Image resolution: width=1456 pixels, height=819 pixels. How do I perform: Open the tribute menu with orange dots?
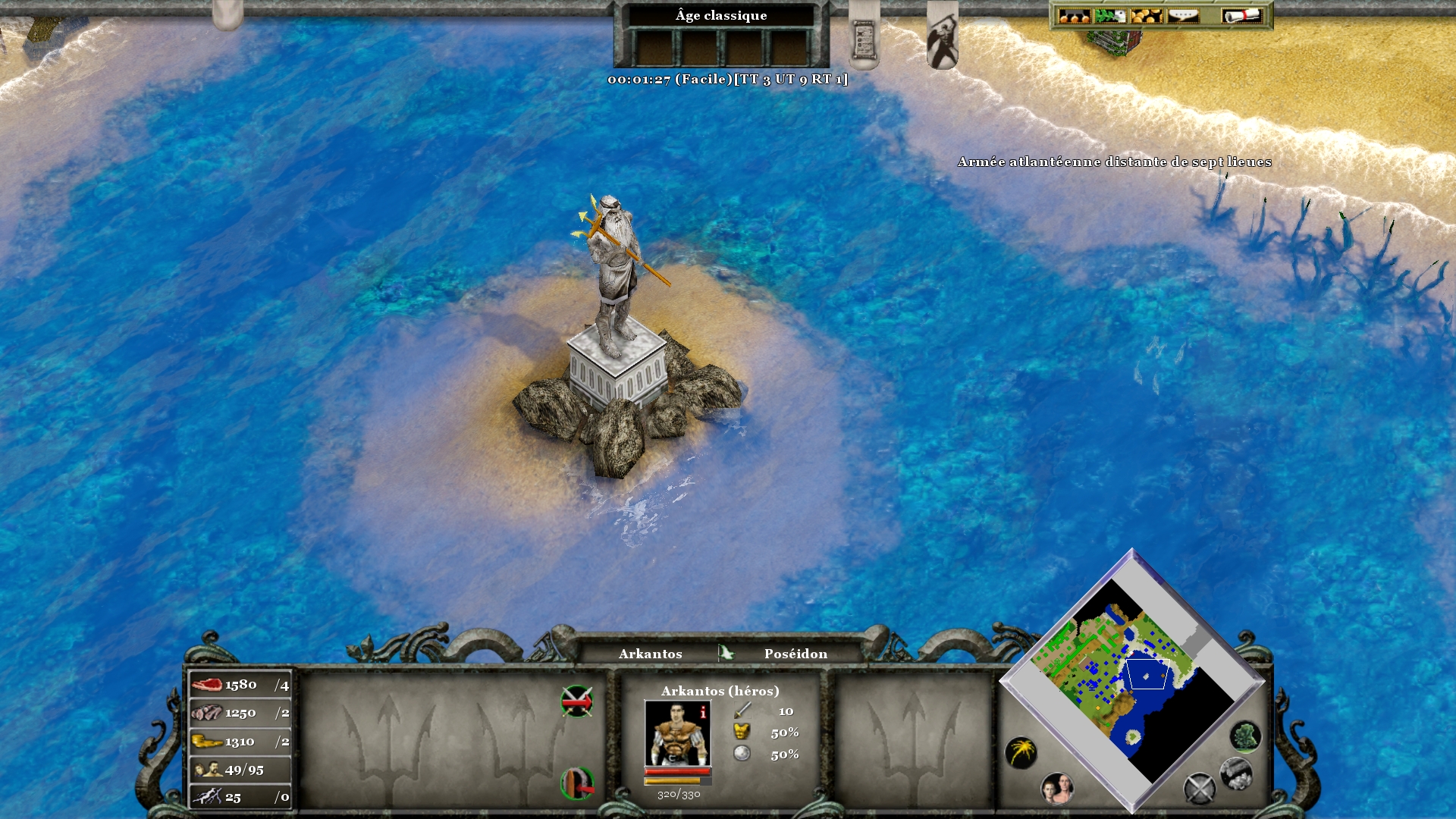click(x=1073, y=16)
